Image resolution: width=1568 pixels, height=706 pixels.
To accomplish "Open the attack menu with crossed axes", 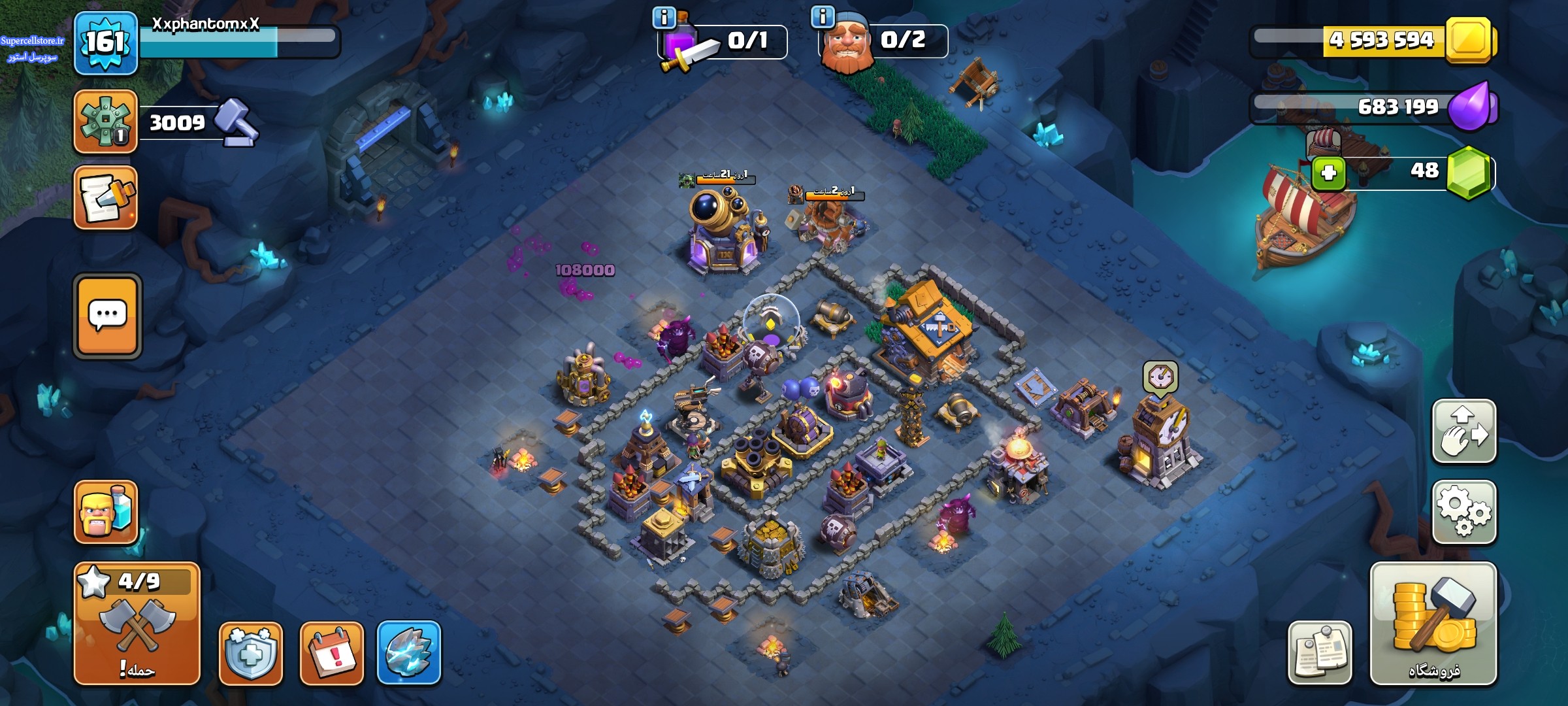I will click(137, 623).
